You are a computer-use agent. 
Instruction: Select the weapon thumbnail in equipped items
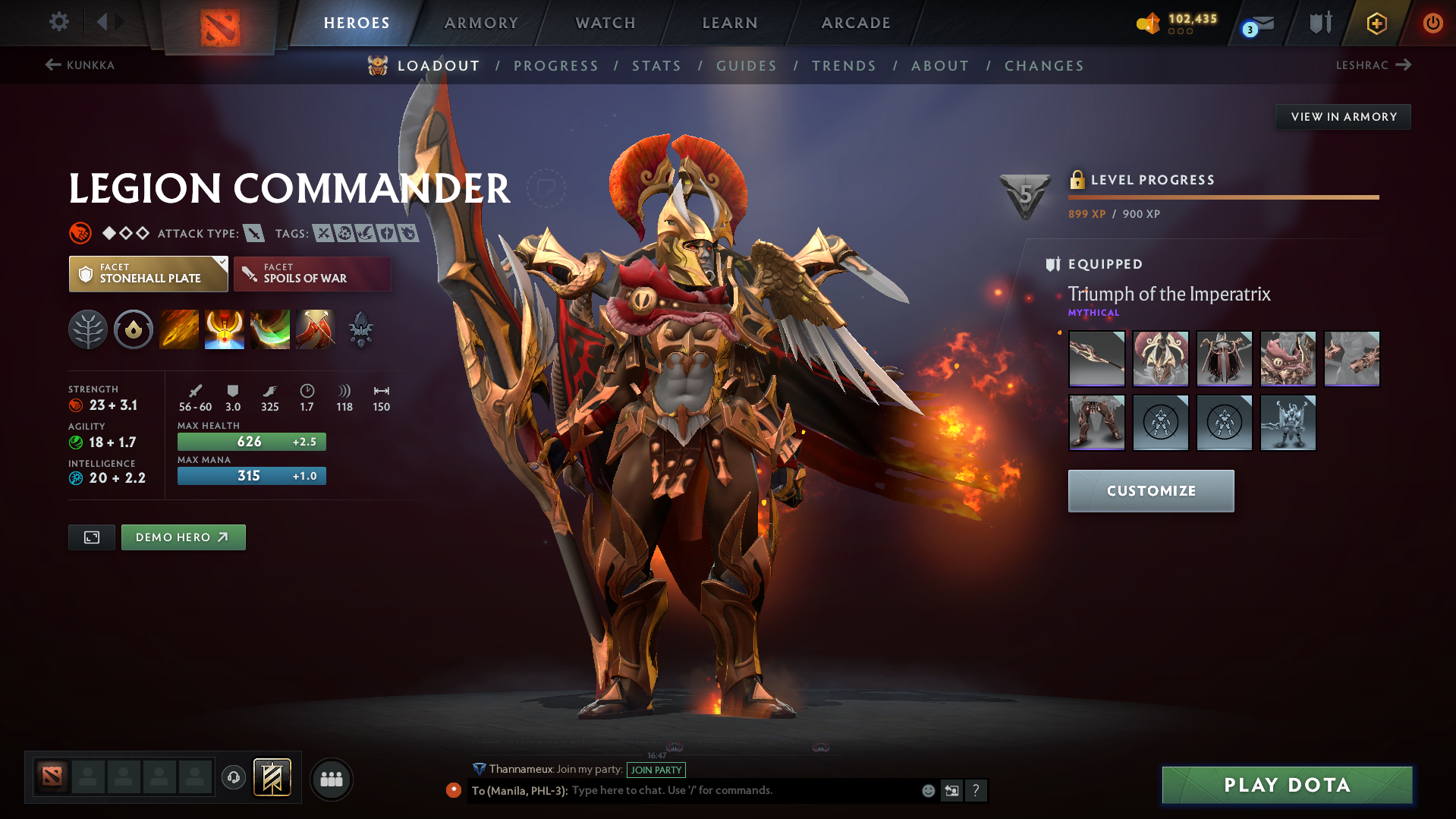pyautogui.click(x=1096, y=358)
